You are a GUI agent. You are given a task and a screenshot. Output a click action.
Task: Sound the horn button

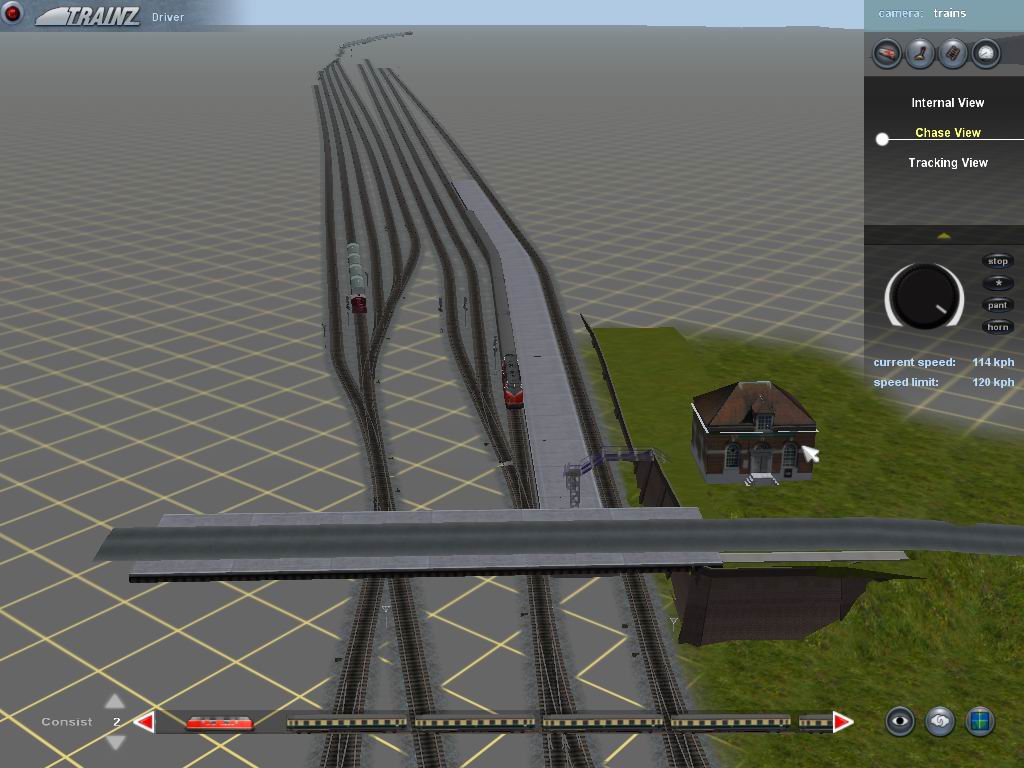[998, 327]
